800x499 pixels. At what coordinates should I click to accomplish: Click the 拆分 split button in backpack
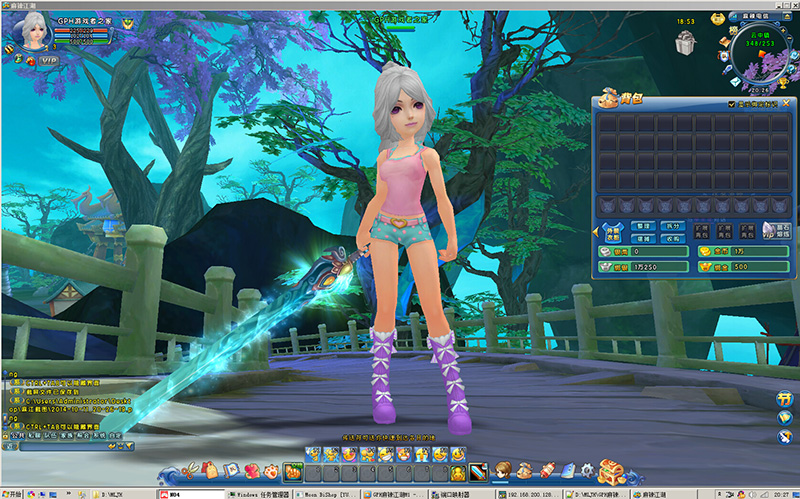(x=673, y=227)
